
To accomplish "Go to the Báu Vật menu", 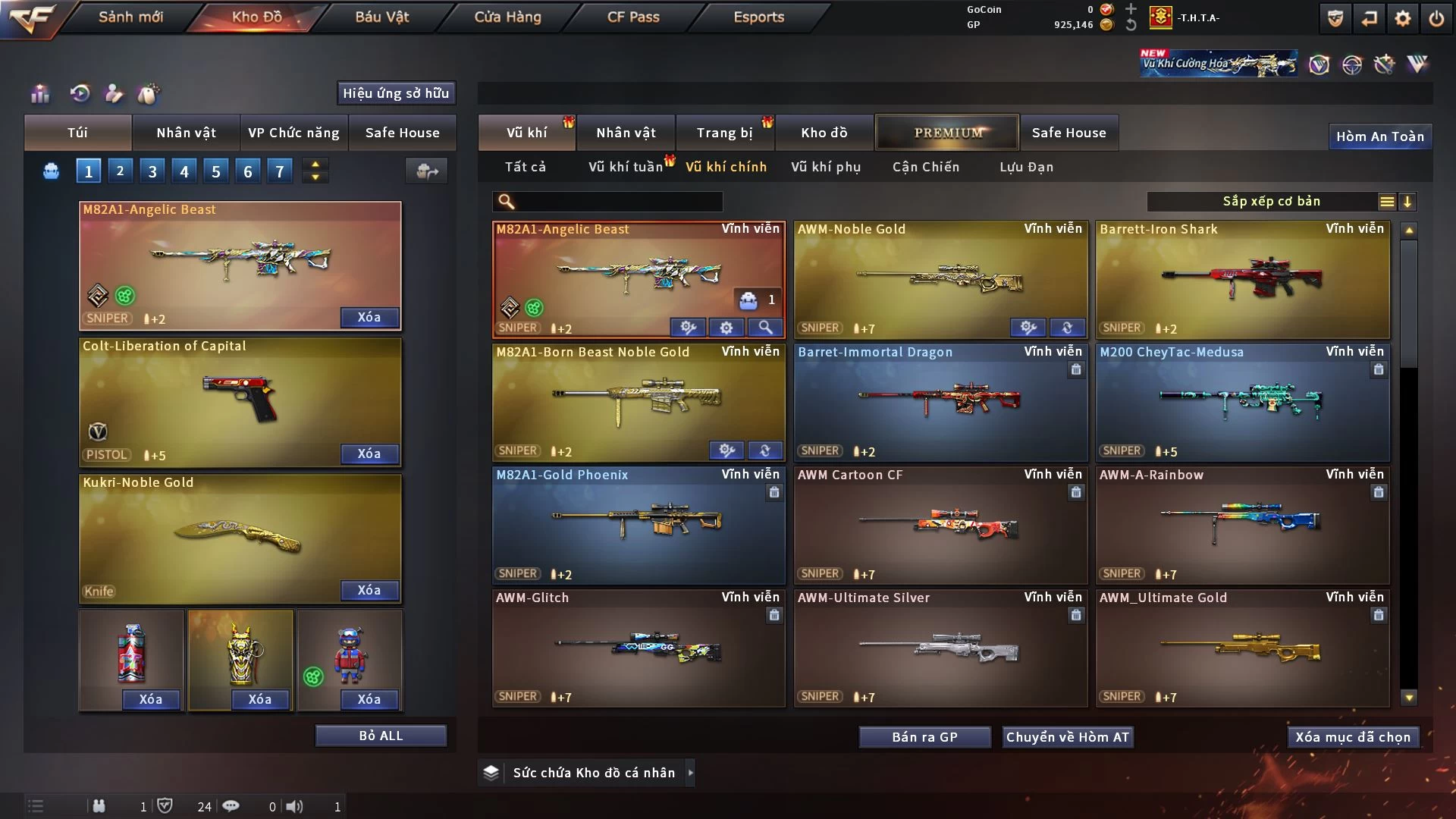I will (x=381, y=17).
